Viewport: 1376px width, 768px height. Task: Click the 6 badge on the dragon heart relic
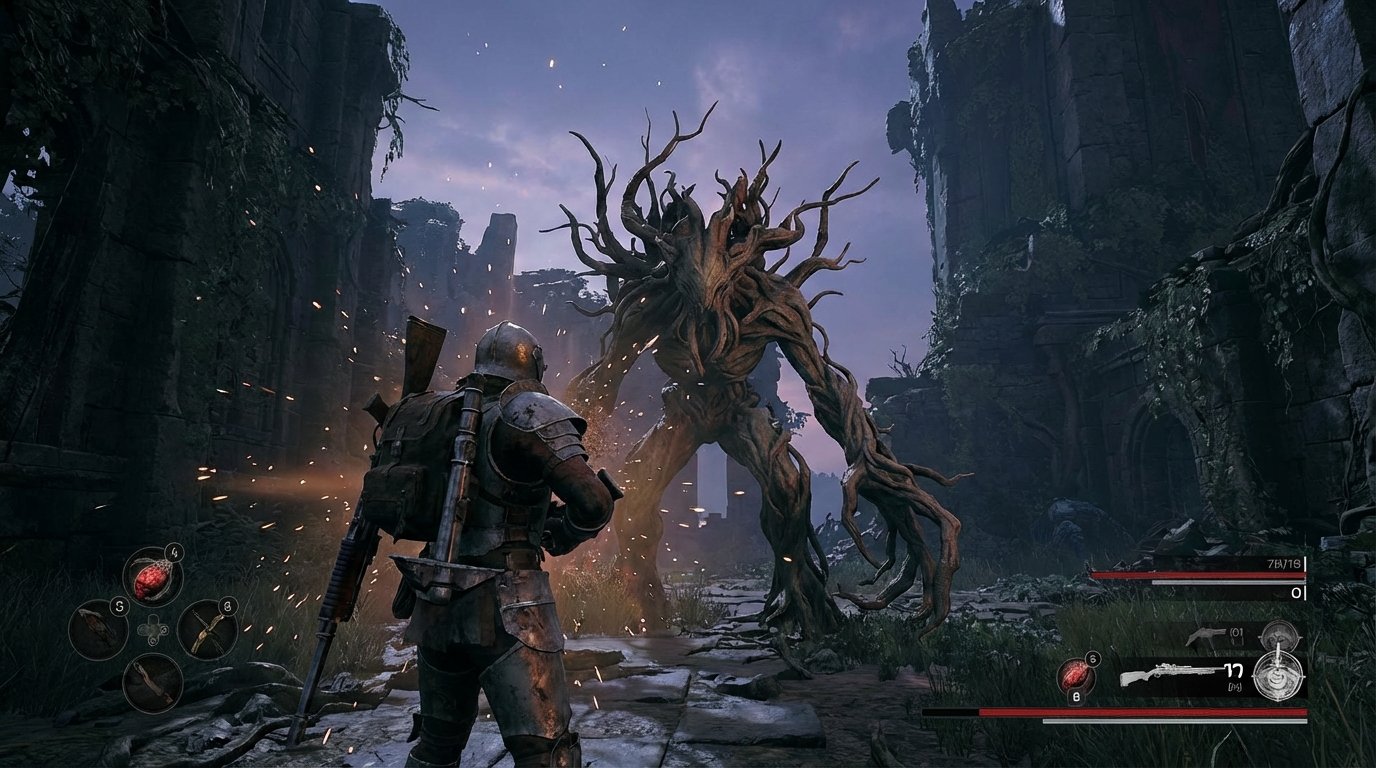pyautogui.click(x=1091, y=658)
